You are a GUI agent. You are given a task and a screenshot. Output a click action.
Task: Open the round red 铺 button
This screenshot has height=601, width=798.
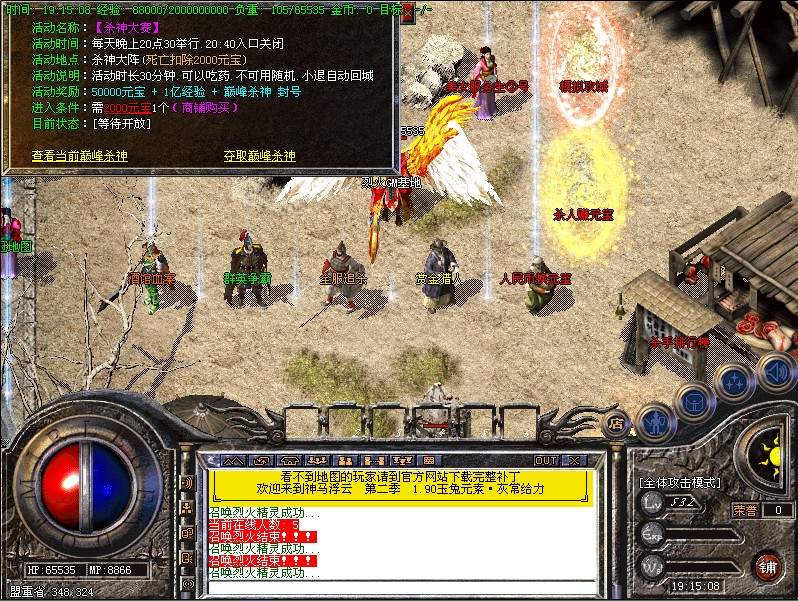tap(768, 567)
